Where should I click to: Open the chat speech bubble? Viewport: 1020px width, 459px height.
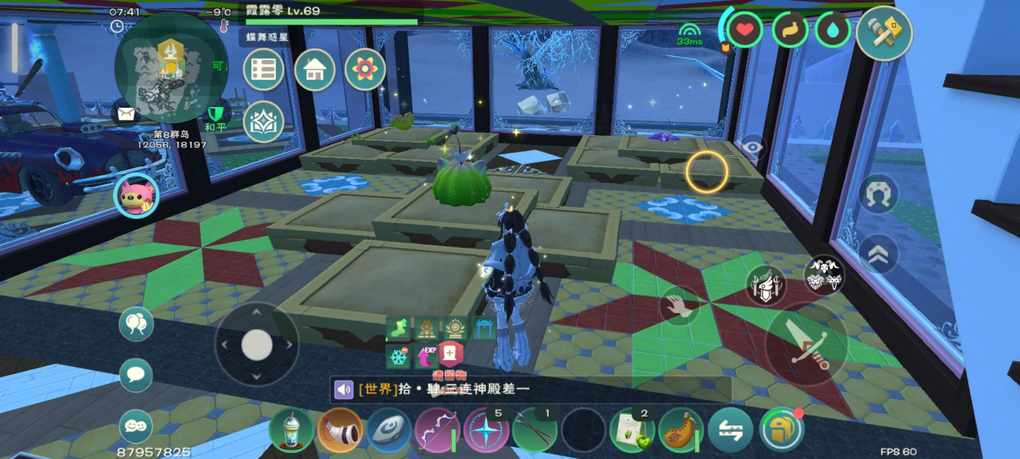(x=136, y=375)
